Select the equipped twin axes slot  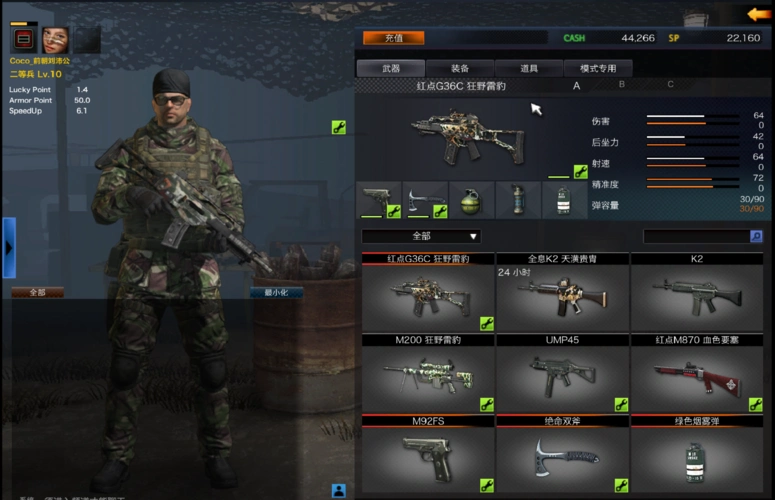pos(426,199)
